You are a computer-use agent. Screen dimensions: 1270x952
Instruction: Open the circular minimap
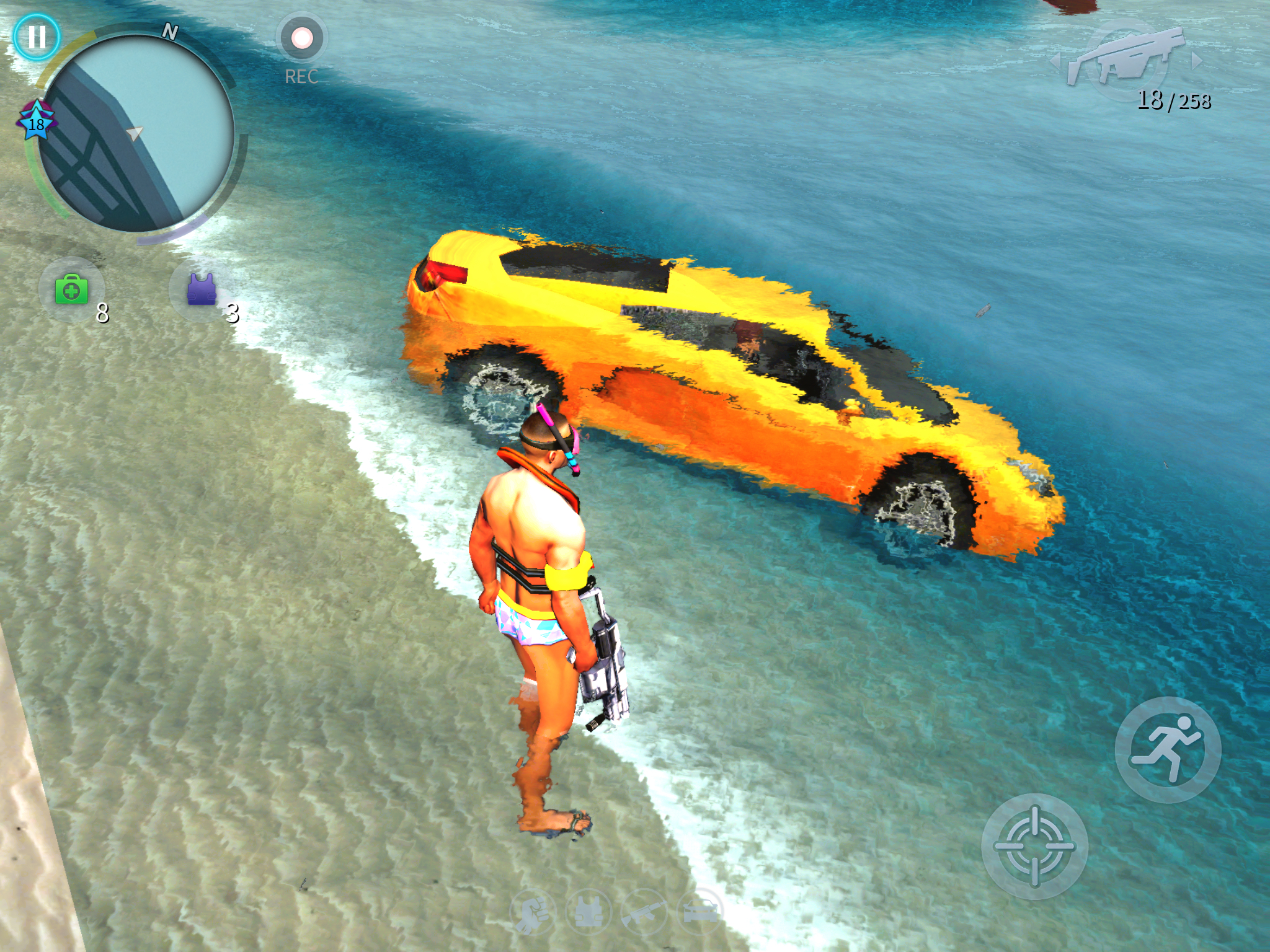click(x=136, y=133)
